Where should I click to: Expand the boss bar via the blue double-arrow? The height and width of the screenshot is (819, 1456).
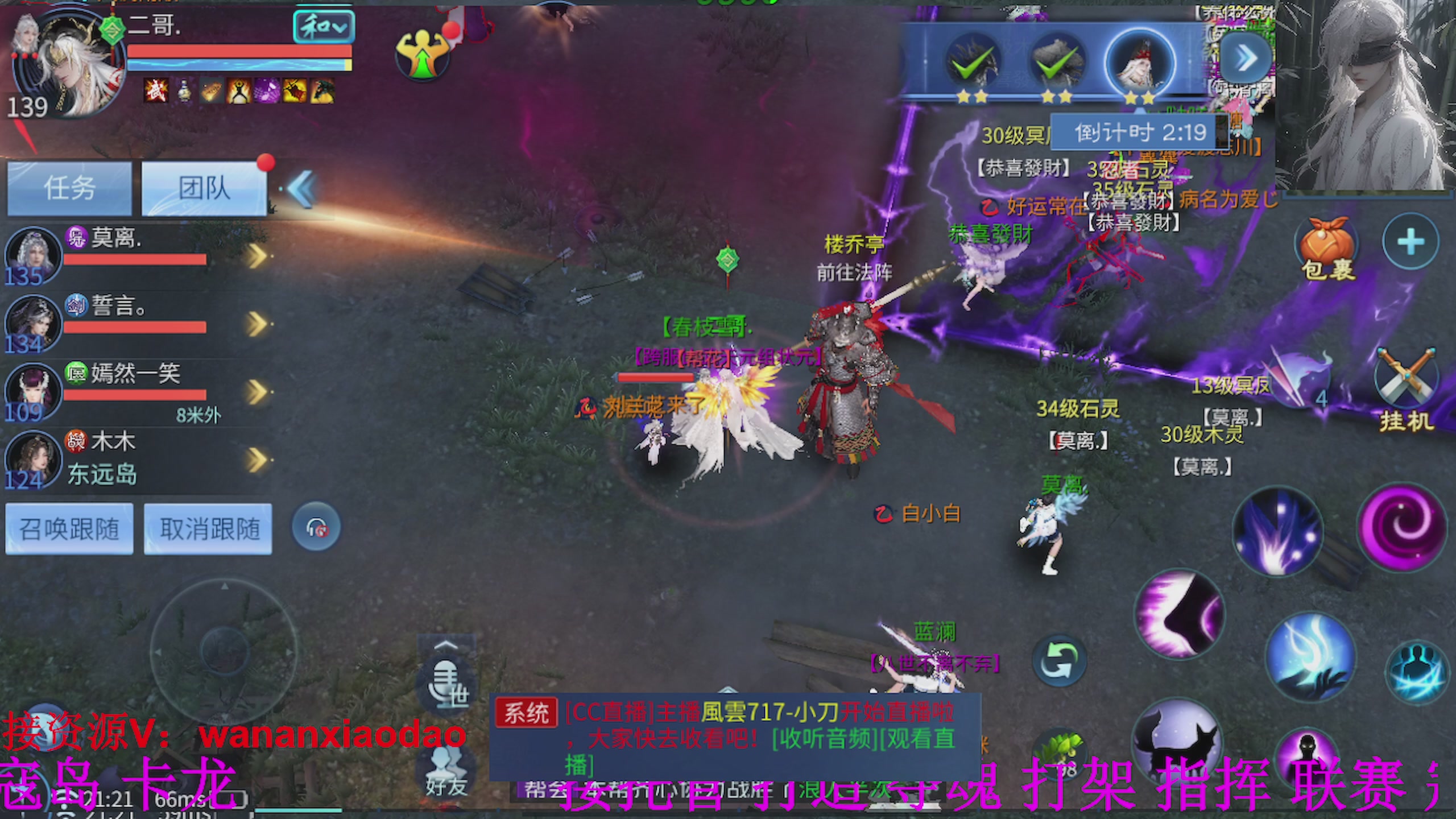(x=1244, y=57)
